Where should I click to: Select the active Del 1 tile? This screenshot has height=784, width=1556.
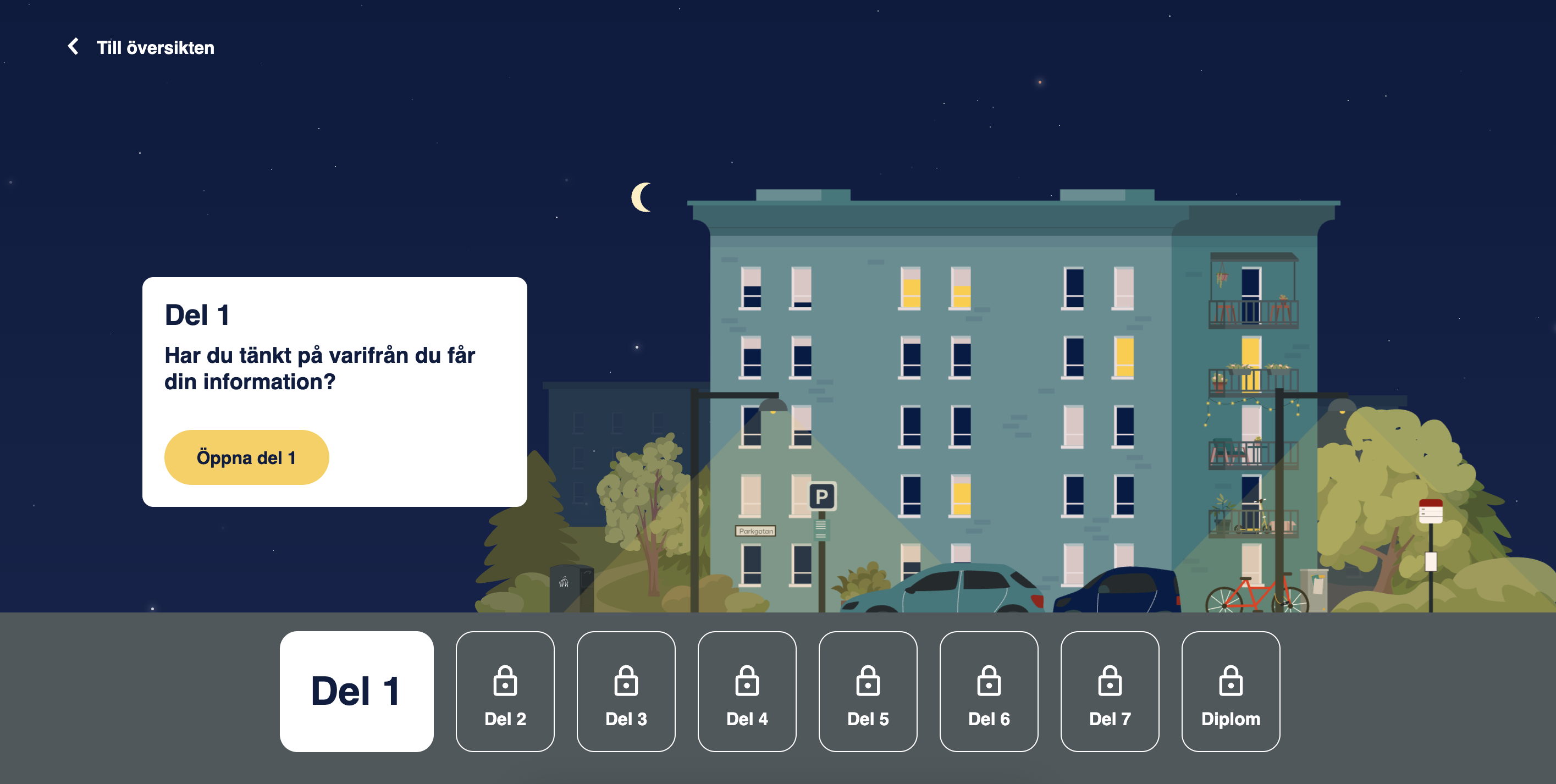click(356, 692)
